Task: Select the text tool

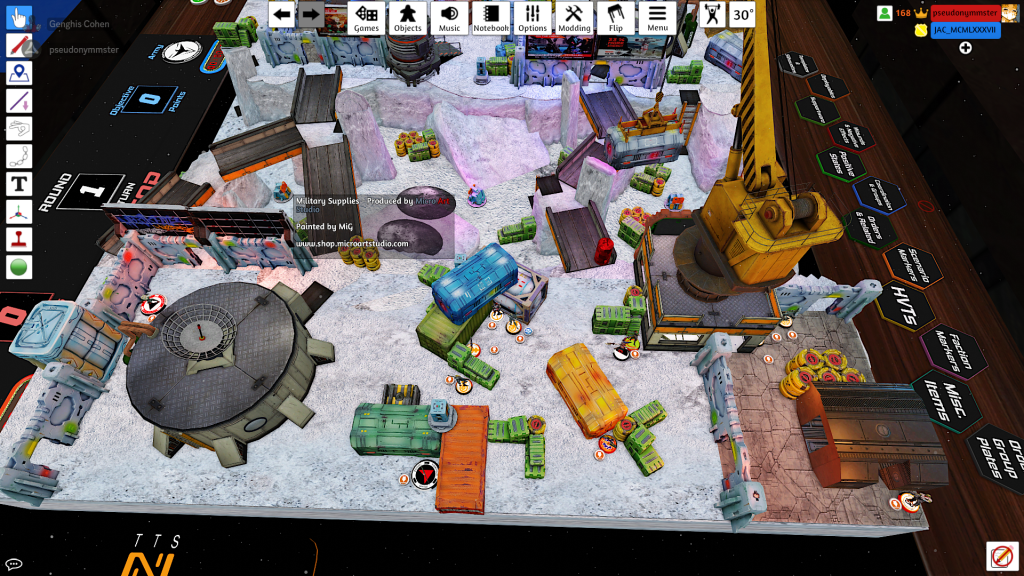Action: (19, 184)
